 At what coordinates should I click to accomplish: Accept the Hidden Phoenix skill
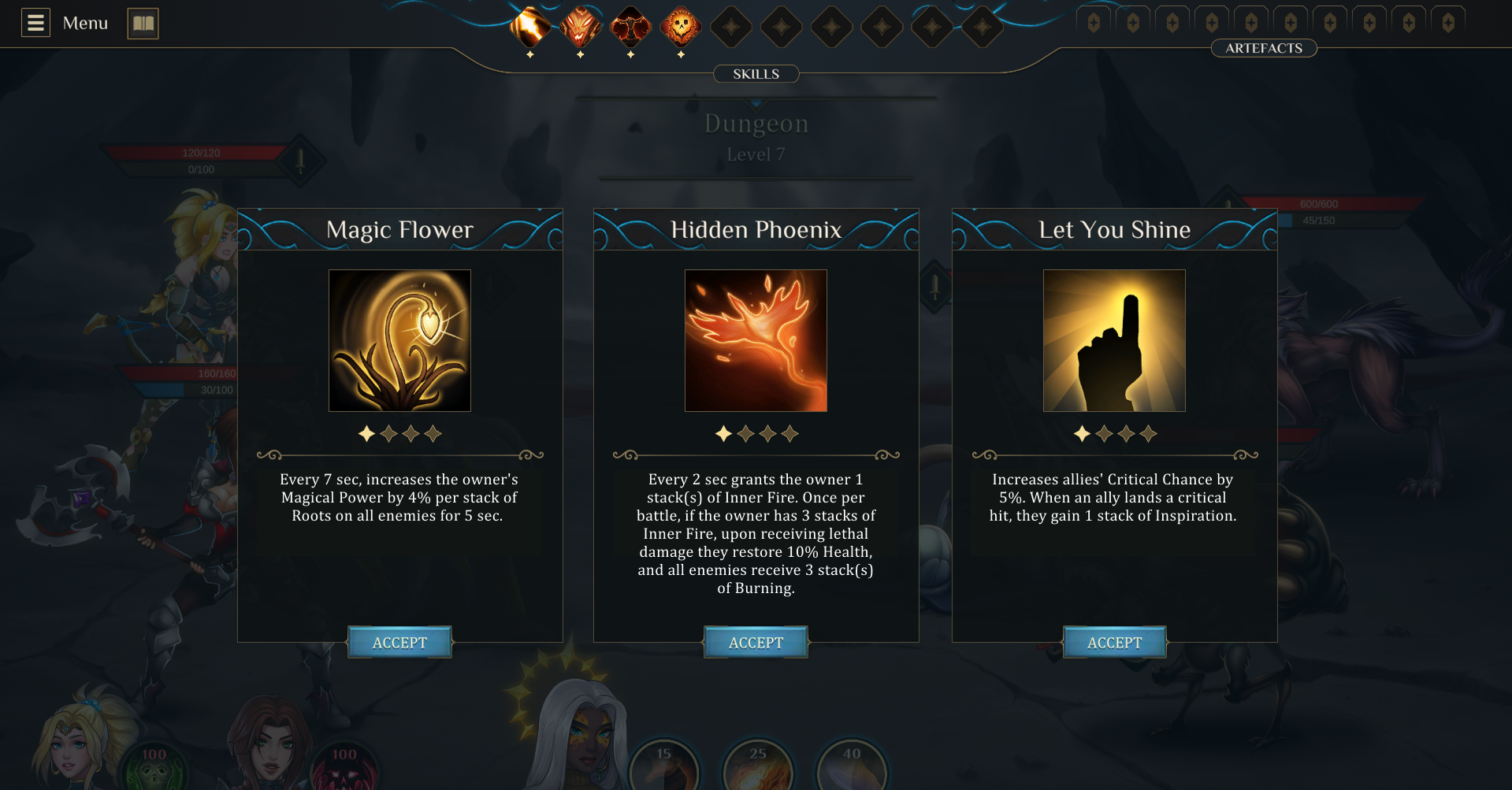pos(756,643)
